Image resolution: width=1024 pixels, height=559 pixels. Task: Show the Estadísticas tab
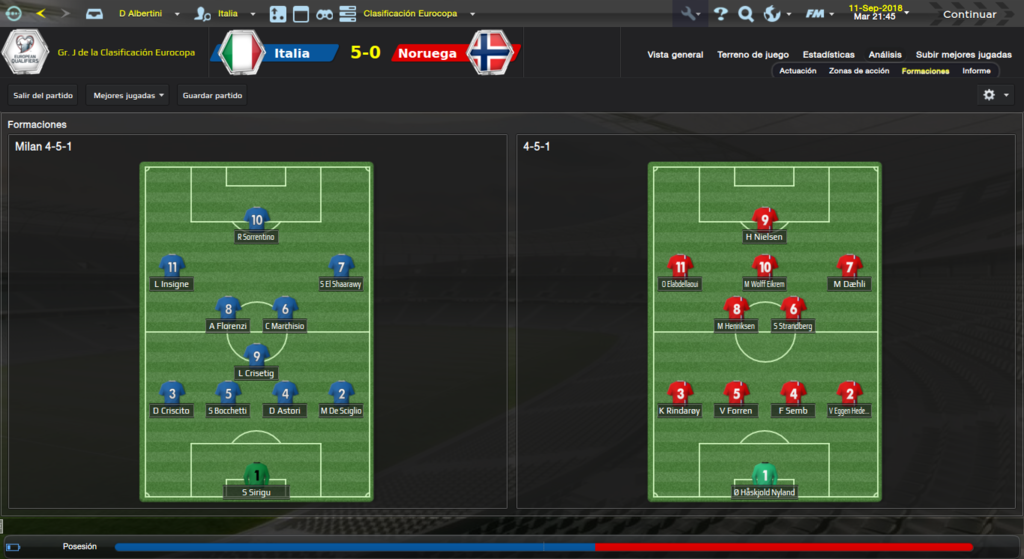tap(828, 54)
